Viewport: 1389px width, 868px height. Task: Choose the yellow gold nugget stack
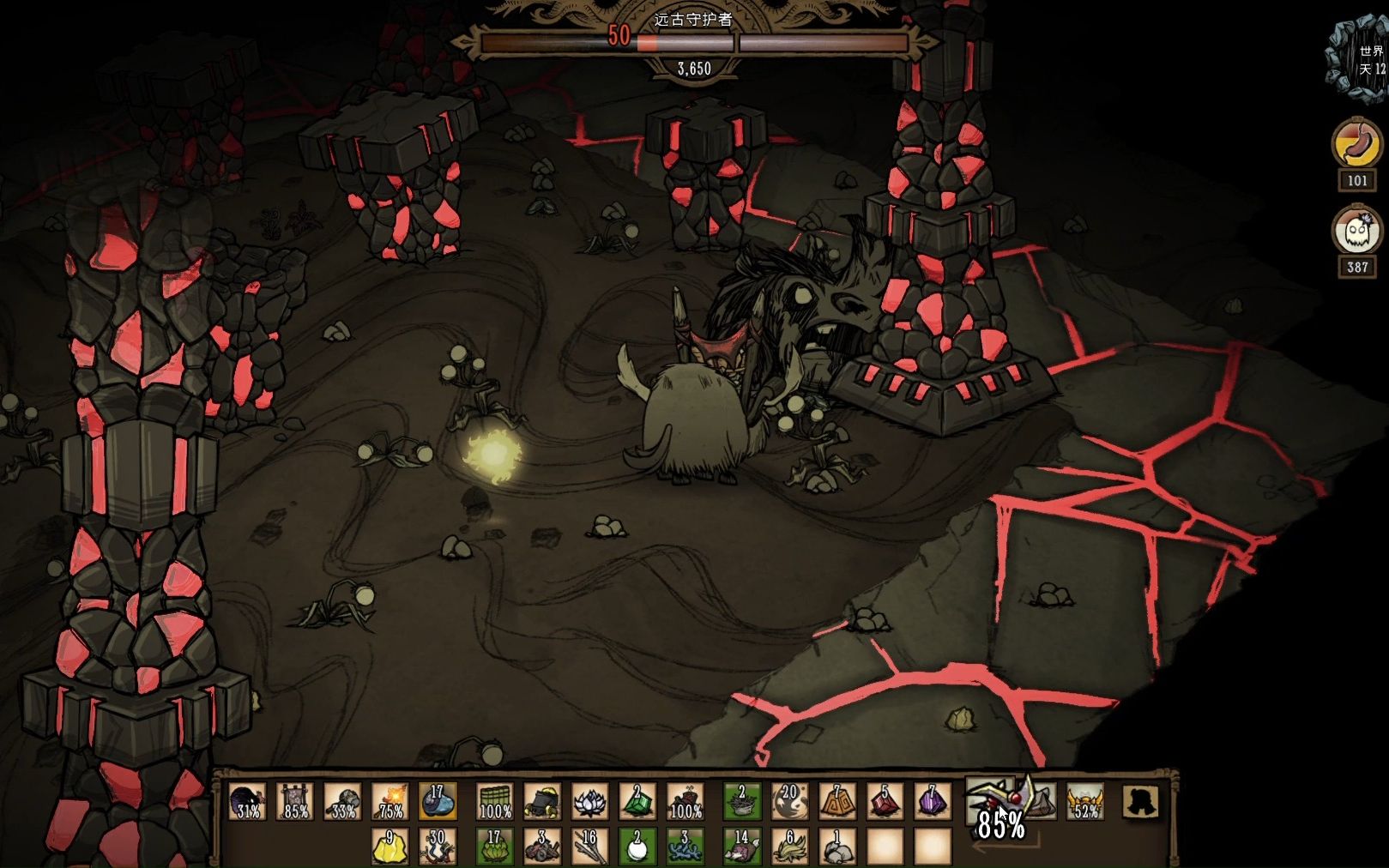click(x=390, y=846)
